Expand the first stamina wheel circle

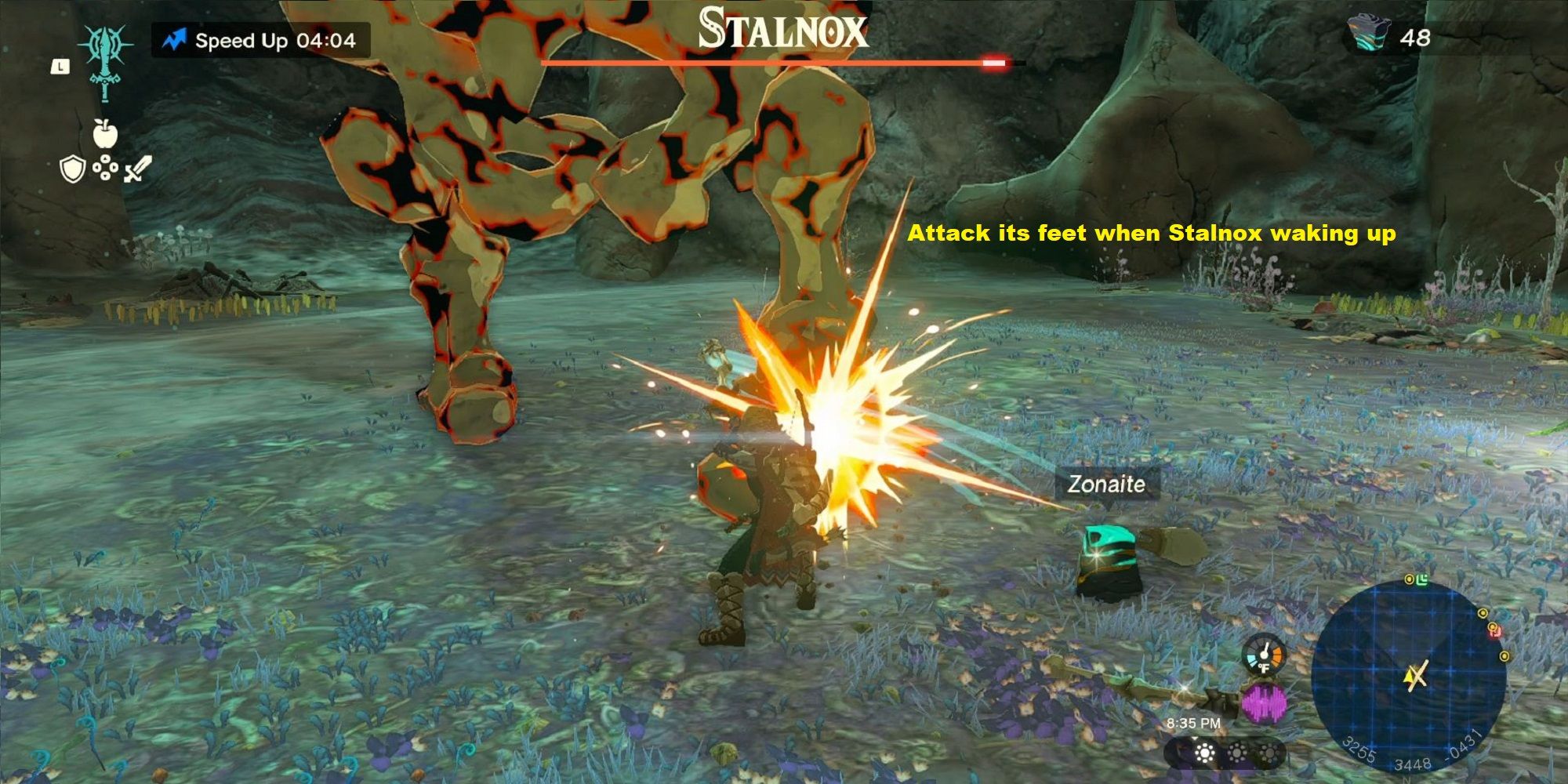[x=1205, y=753]
